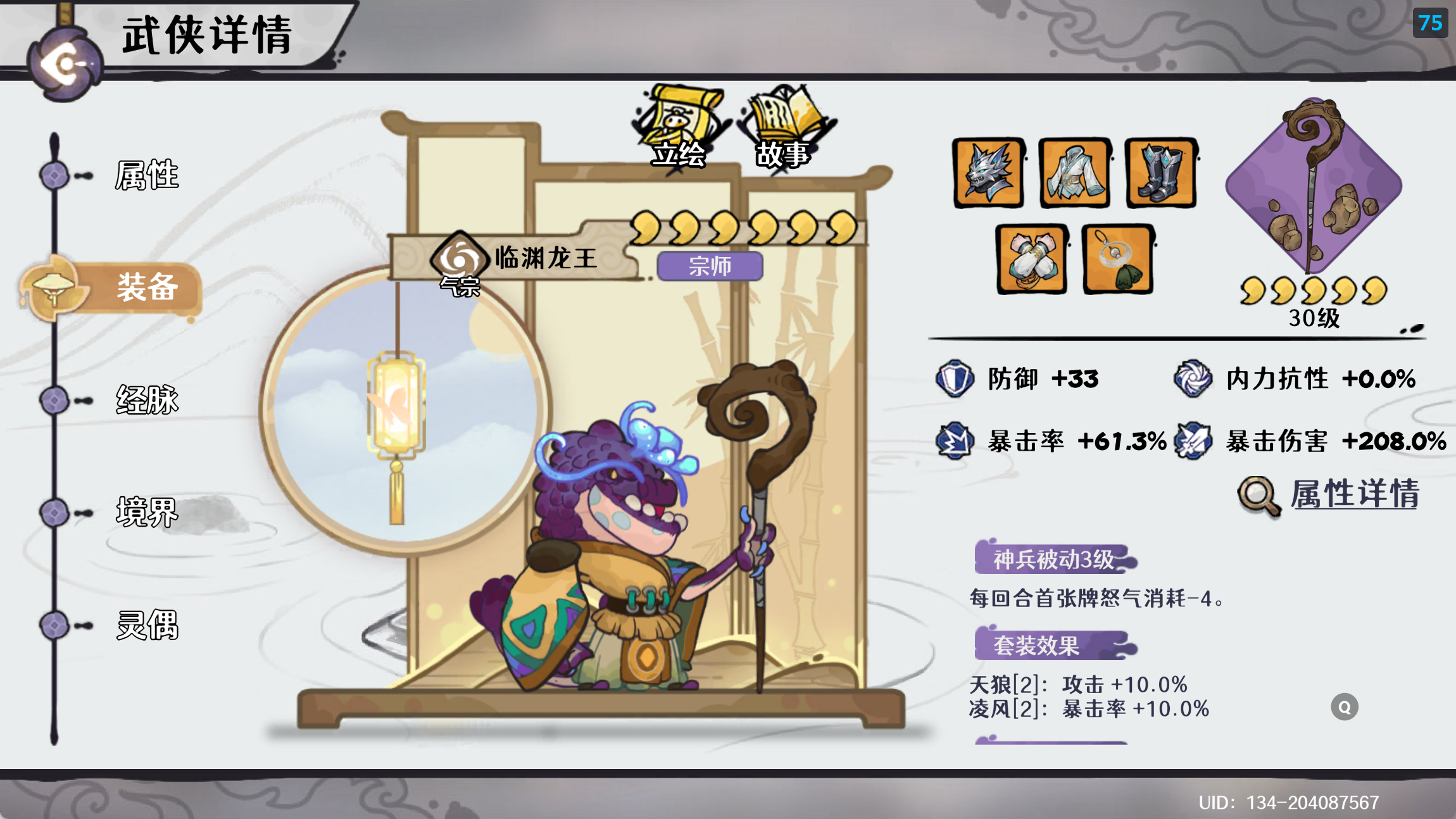
Task: Select the white robe armor slot
Action: (x=1074, y=173)
